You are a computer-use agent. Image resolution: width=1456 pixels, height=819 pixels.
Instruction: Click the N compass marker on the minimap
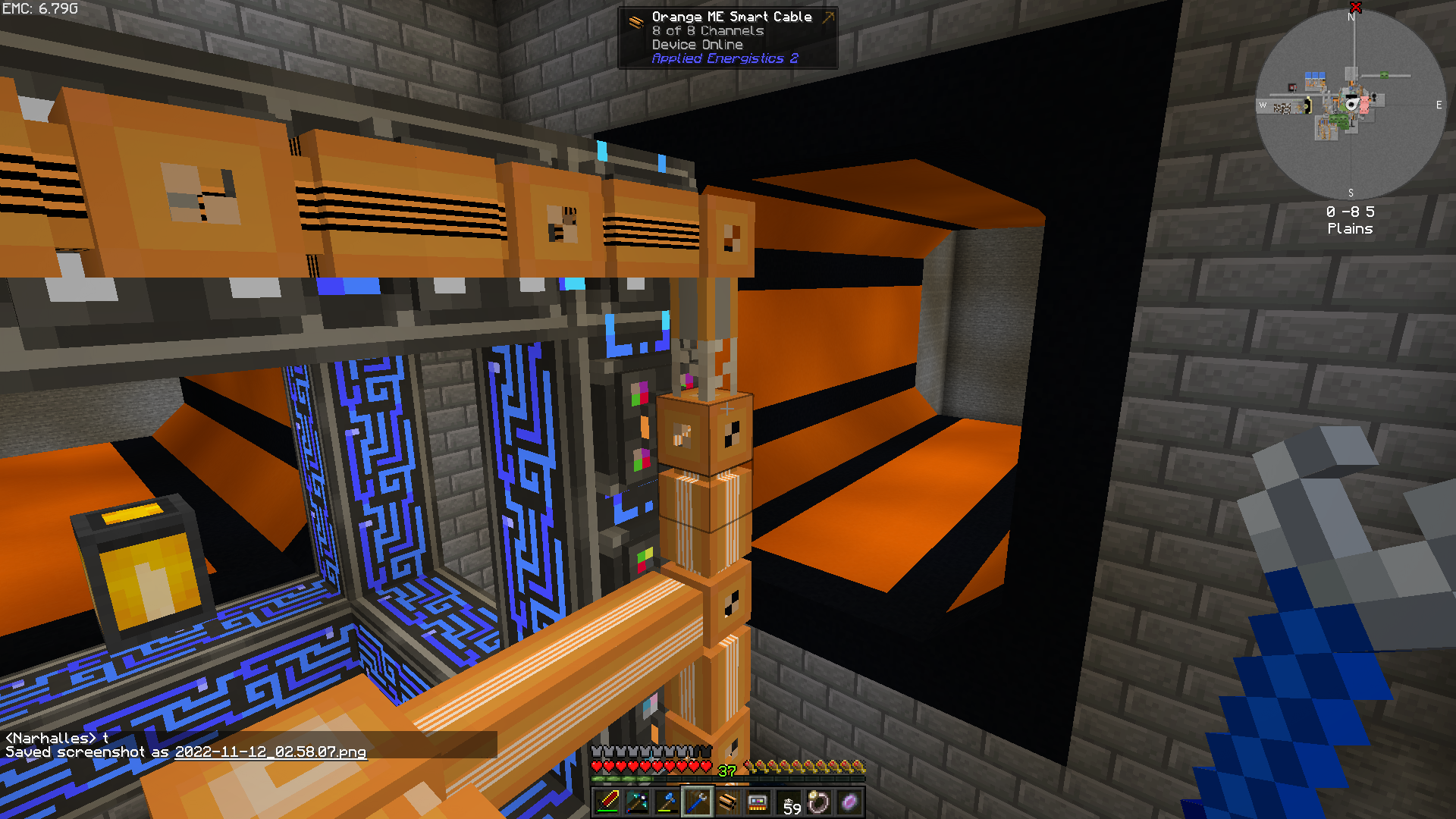tap(1351, 18)
